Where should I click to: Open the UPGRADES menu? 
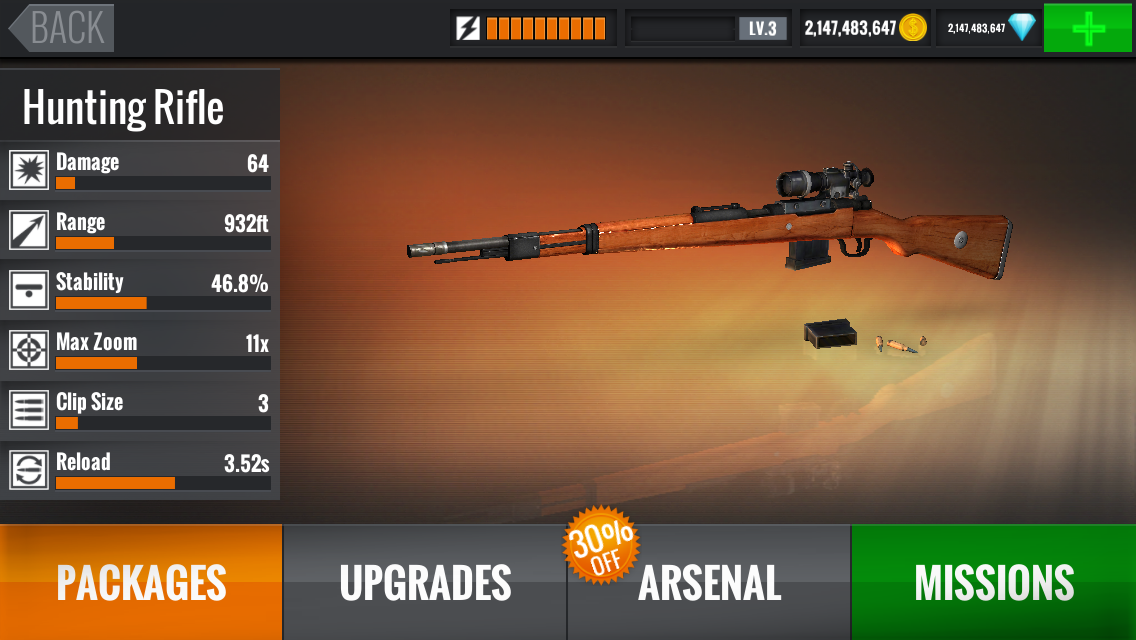(425, 582)
